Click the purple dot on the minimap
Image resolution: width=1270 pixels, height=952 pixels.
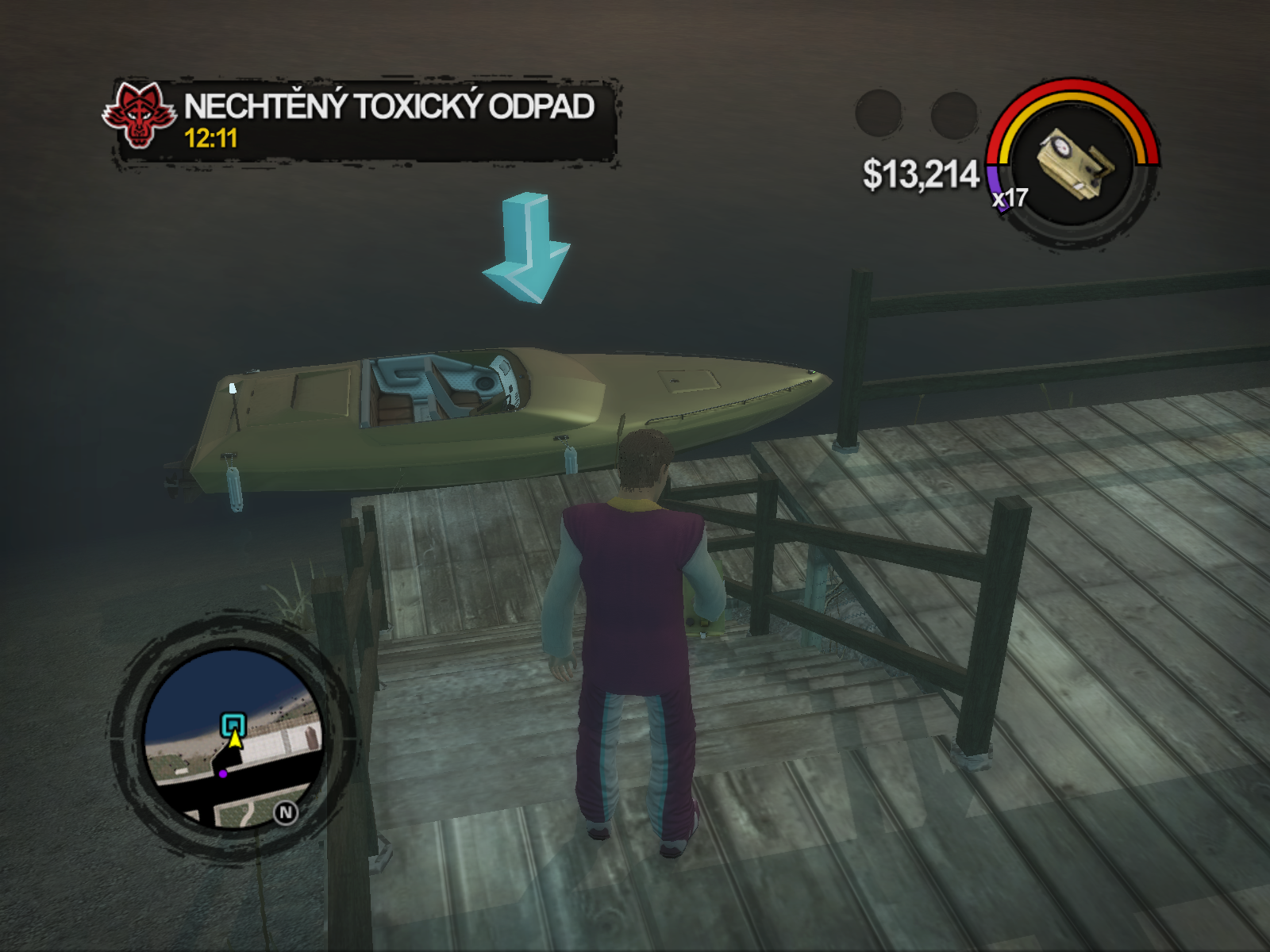223,773
